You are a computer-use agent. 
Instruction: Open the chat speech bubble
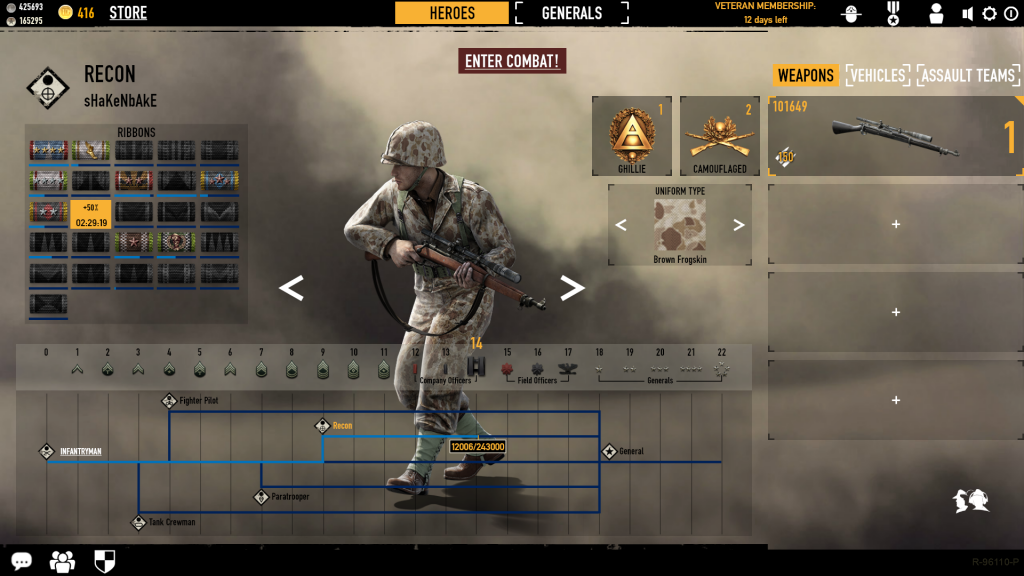click(x=21, y=561)
